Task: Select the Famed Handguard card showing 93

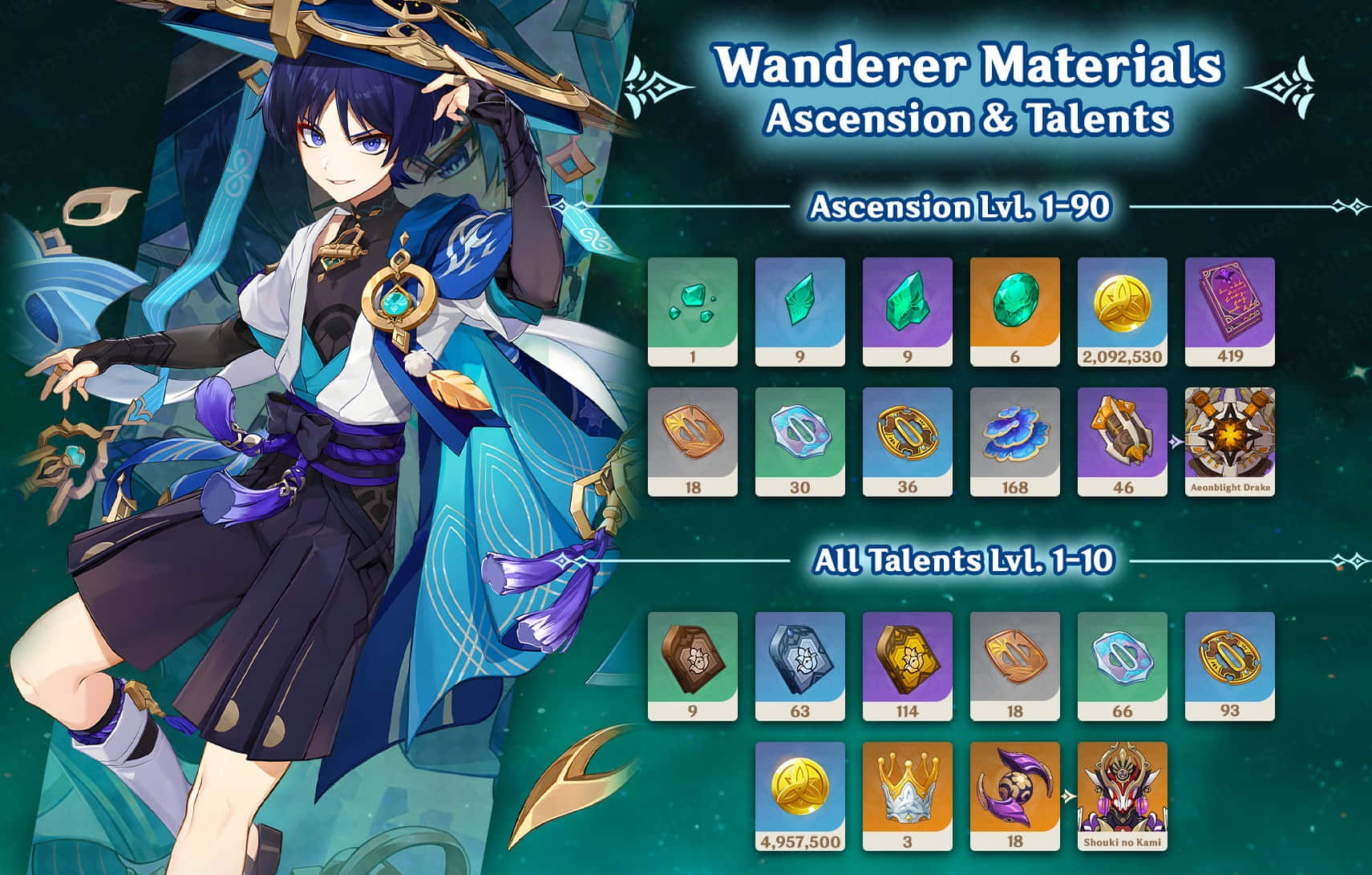Action: (x=1229, y=666)
